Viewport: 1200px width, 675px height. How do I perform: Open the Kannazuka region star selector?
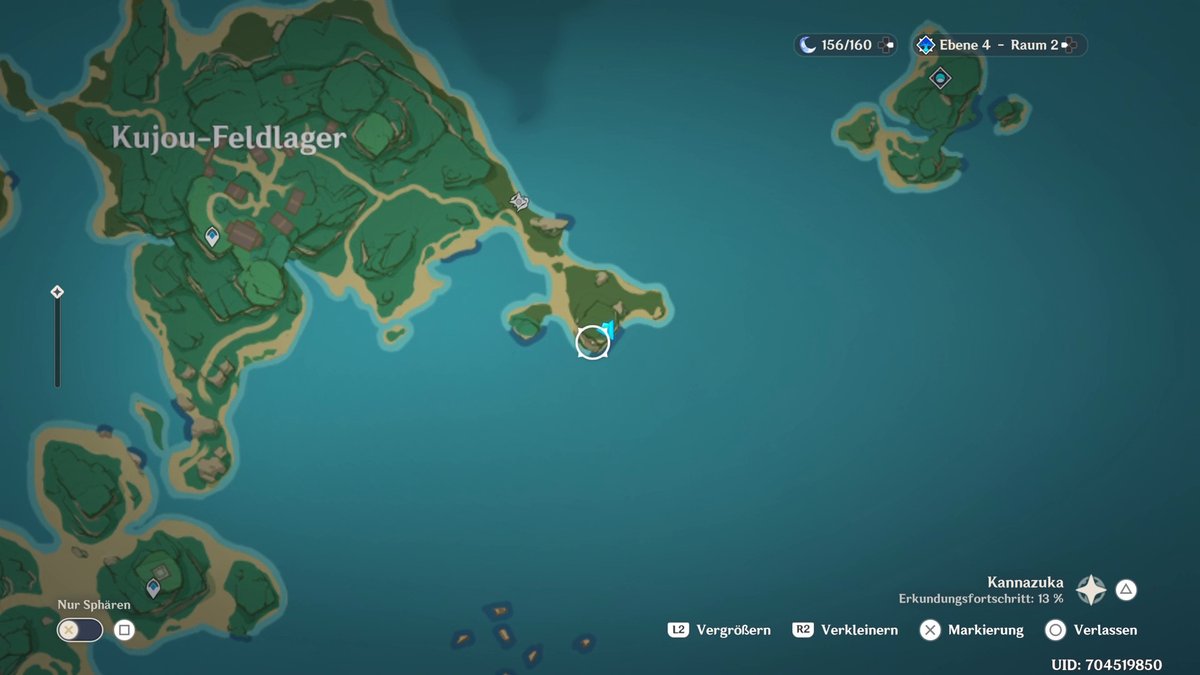(1090, 590)
